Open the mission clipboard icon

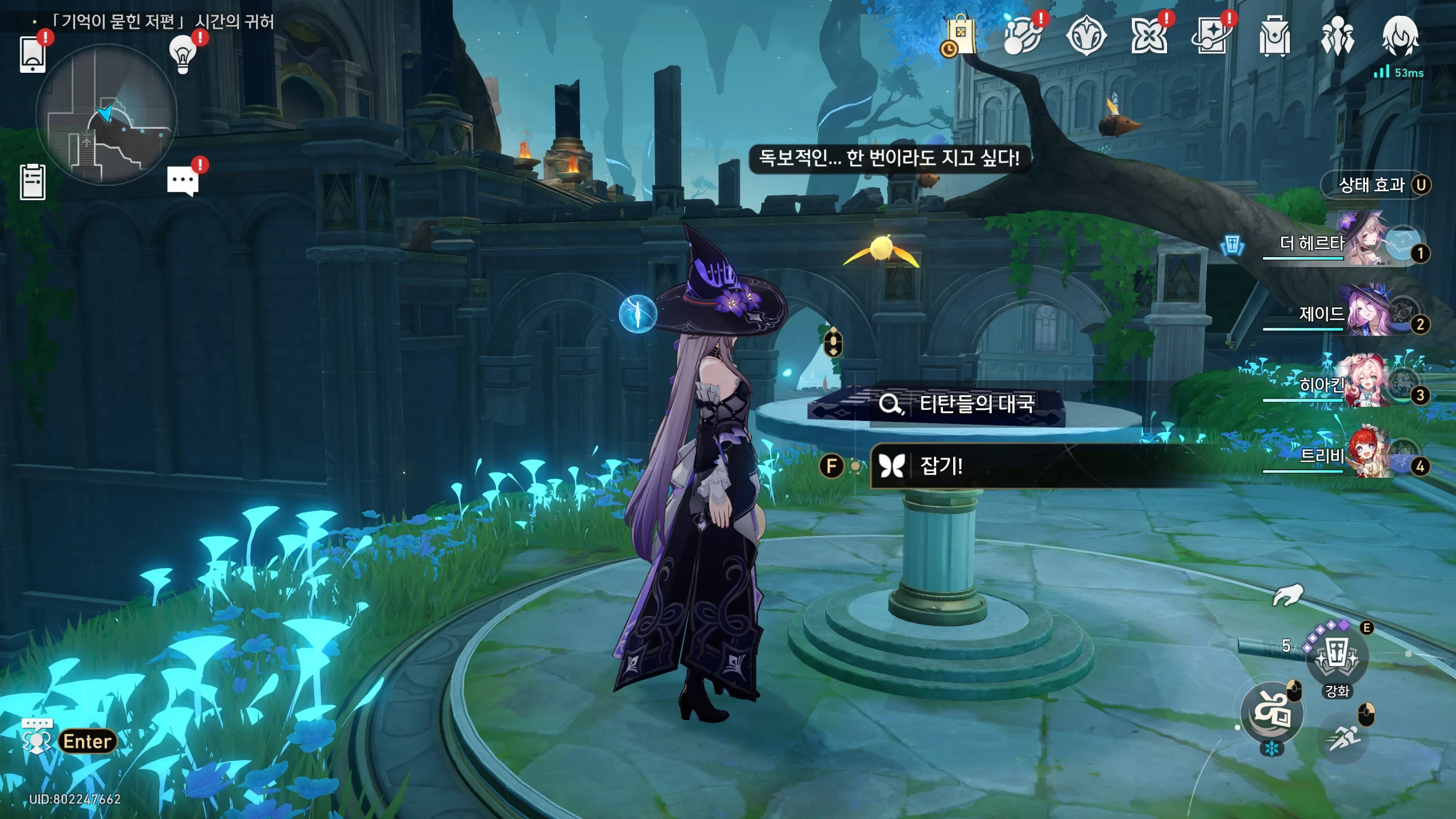(32, 182)
